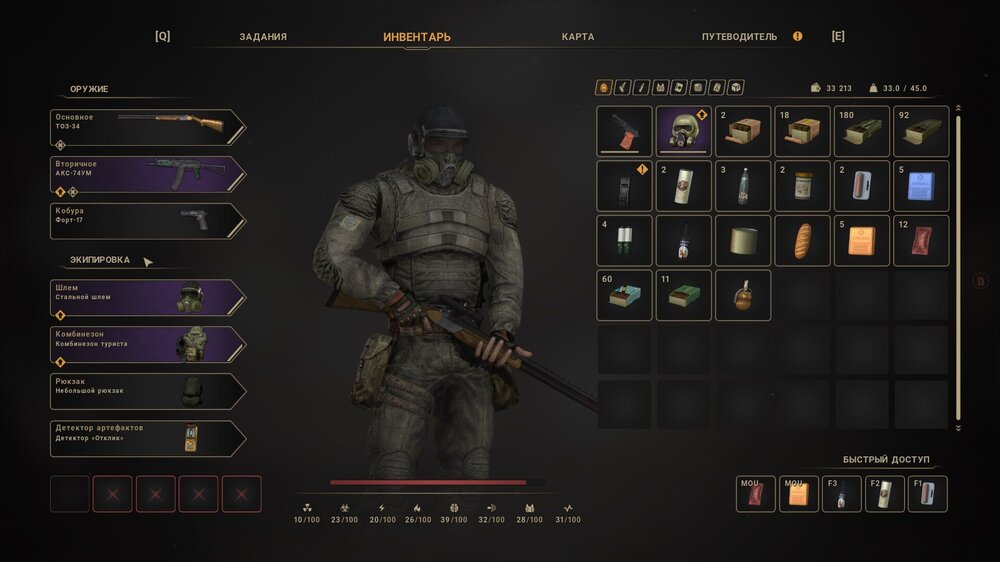Select the blue medkit stack of 5

click(921, 186)
